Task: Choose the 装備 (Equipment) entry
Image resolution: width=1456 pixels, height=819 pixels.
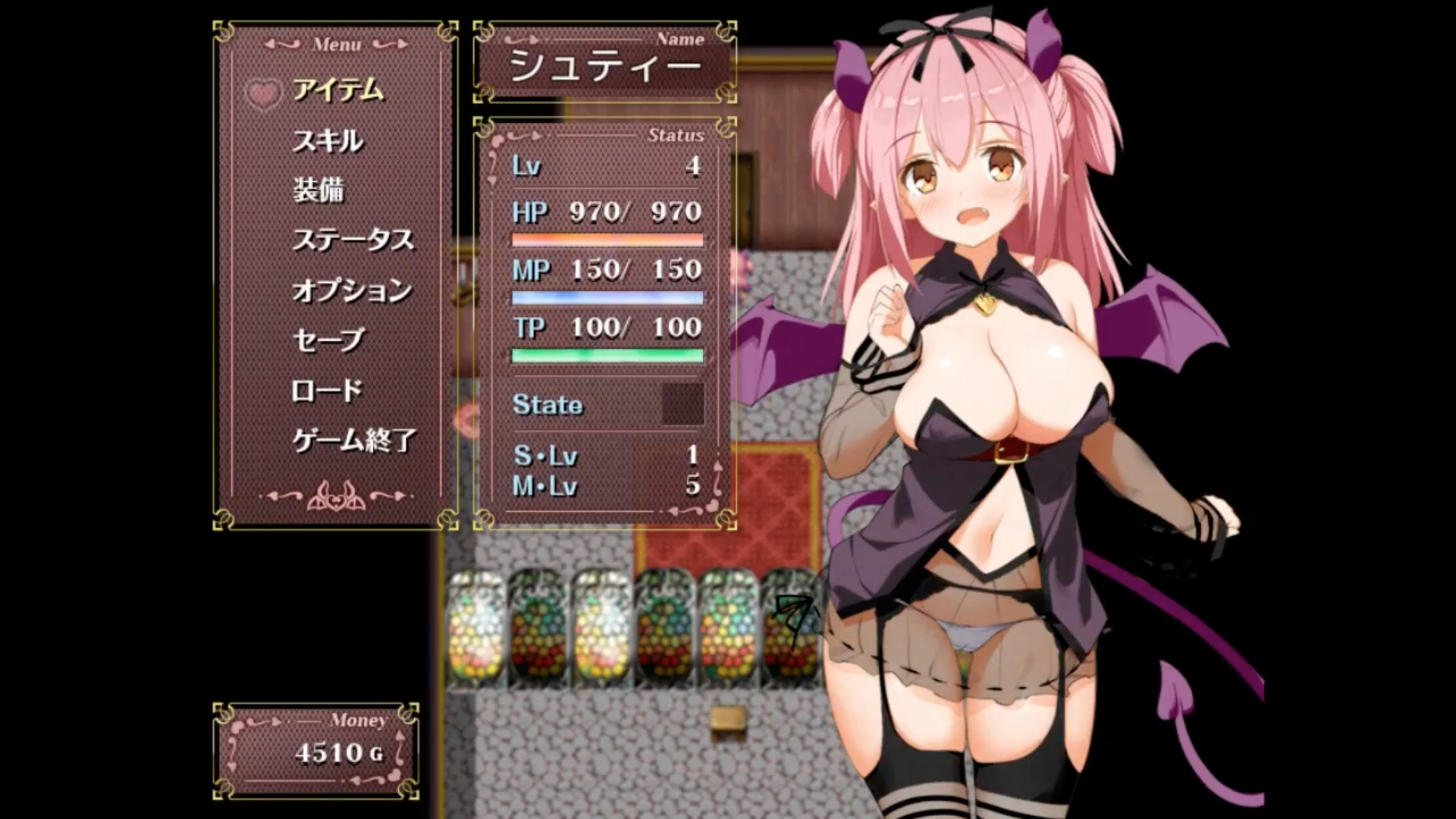Action: pyautogui.click(x=318, y=190)
